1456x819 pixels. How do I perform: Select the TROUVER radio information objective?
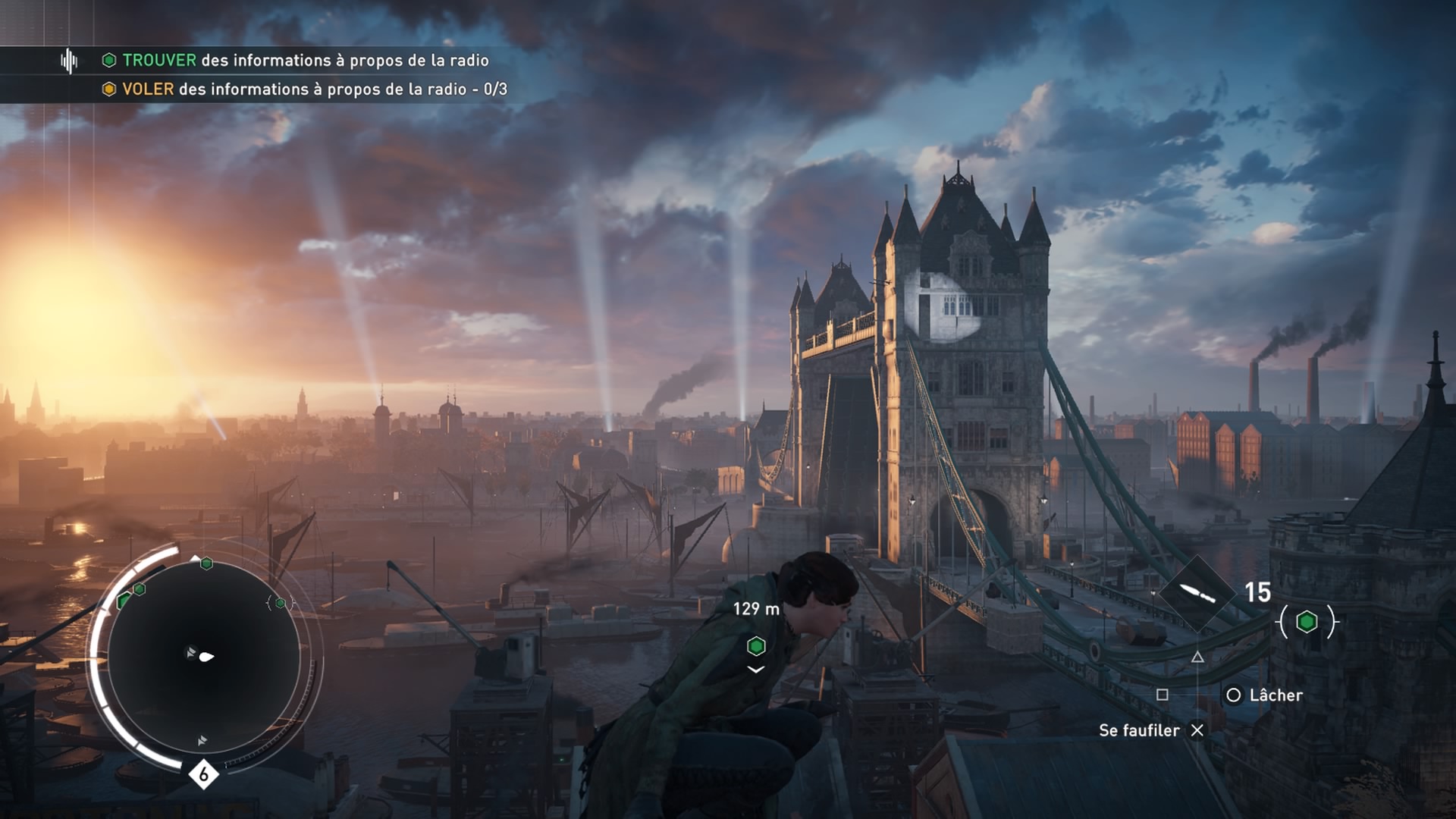point(296,61)
